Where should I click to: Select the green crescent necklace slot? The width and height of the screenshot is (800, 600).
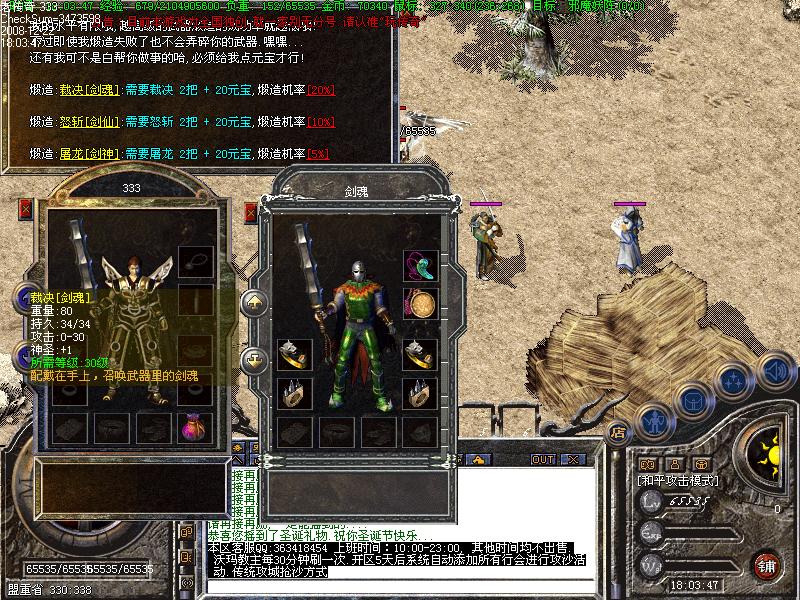419,266
